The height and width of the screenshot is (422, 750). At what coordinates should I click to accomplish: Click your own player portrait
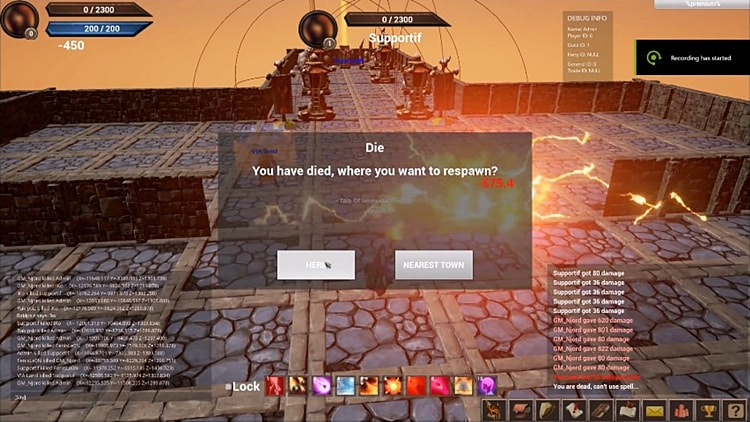click(19, 17)
